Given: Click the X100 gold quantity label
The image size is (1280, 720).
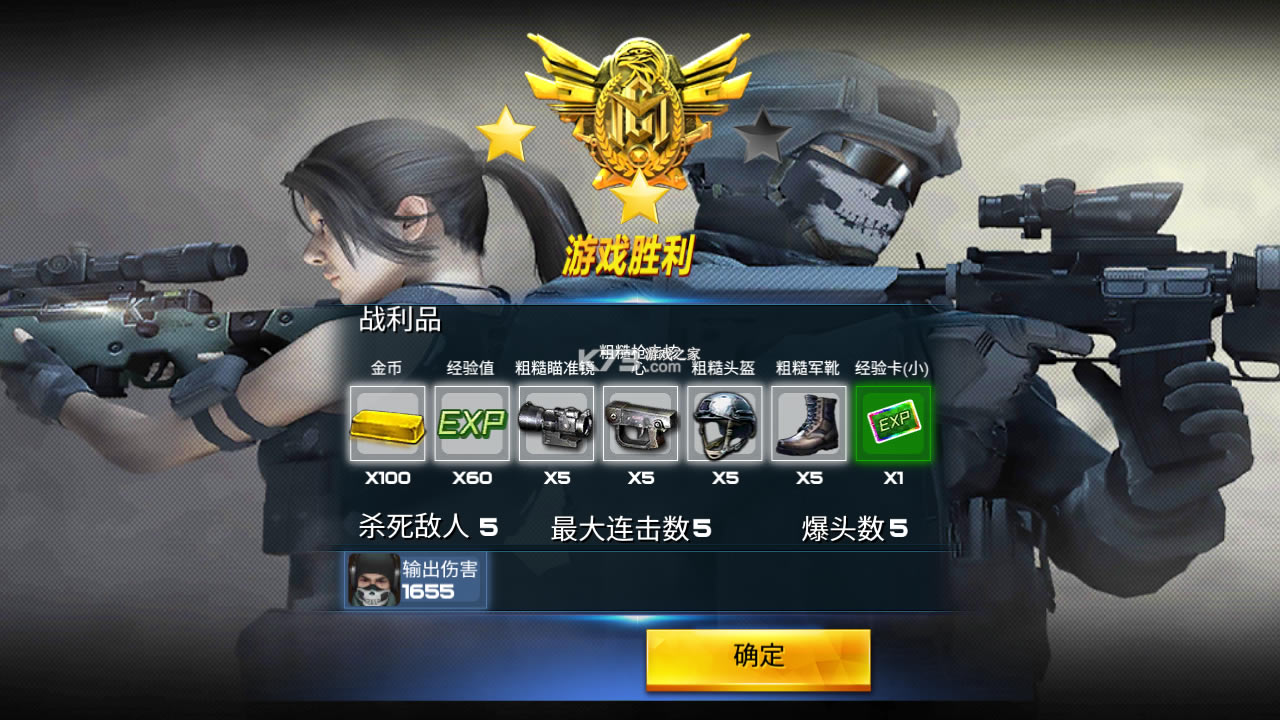Looking at the screenshot, I should coord(387,478).
